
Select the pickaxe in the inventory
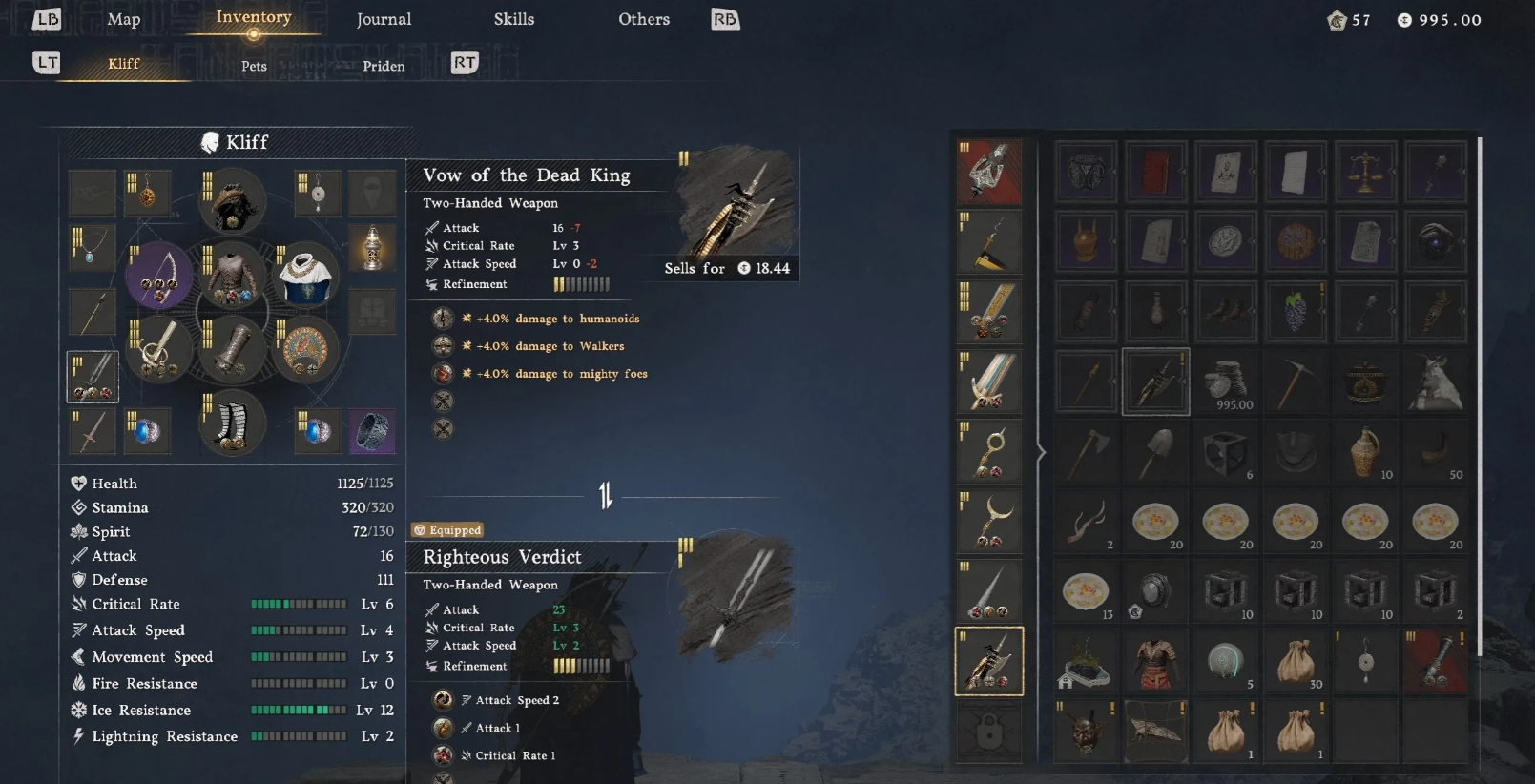(1296, 382)
